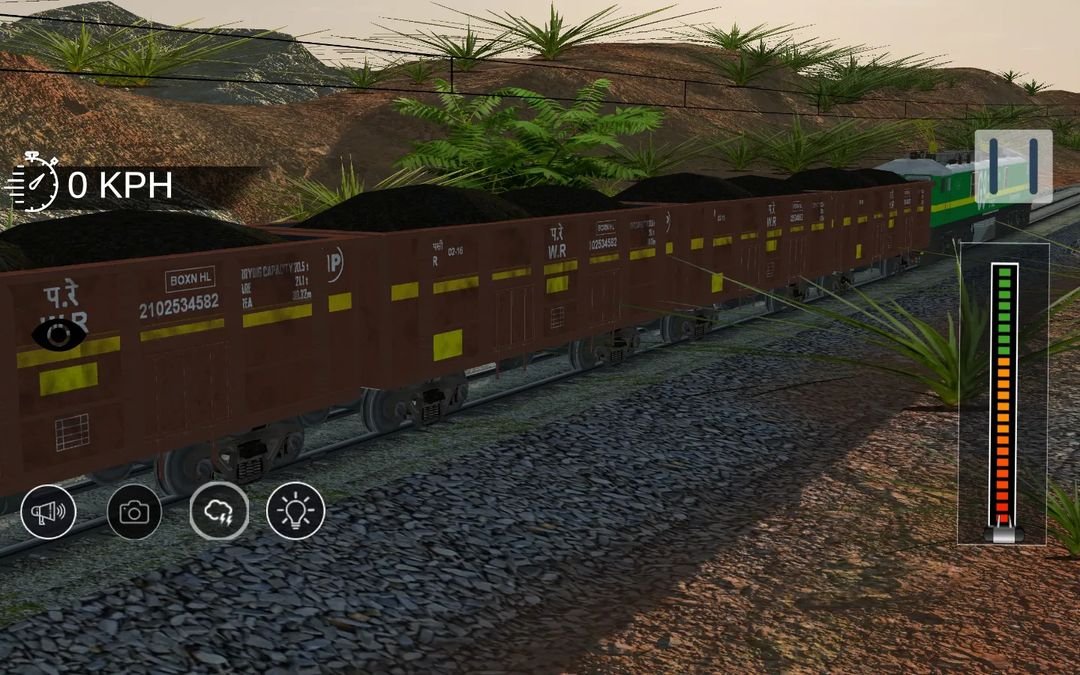This screenshot has height=675, width=1080.
Task: Sound the train horn megaphone icon
Action: [x=48, y=512]
